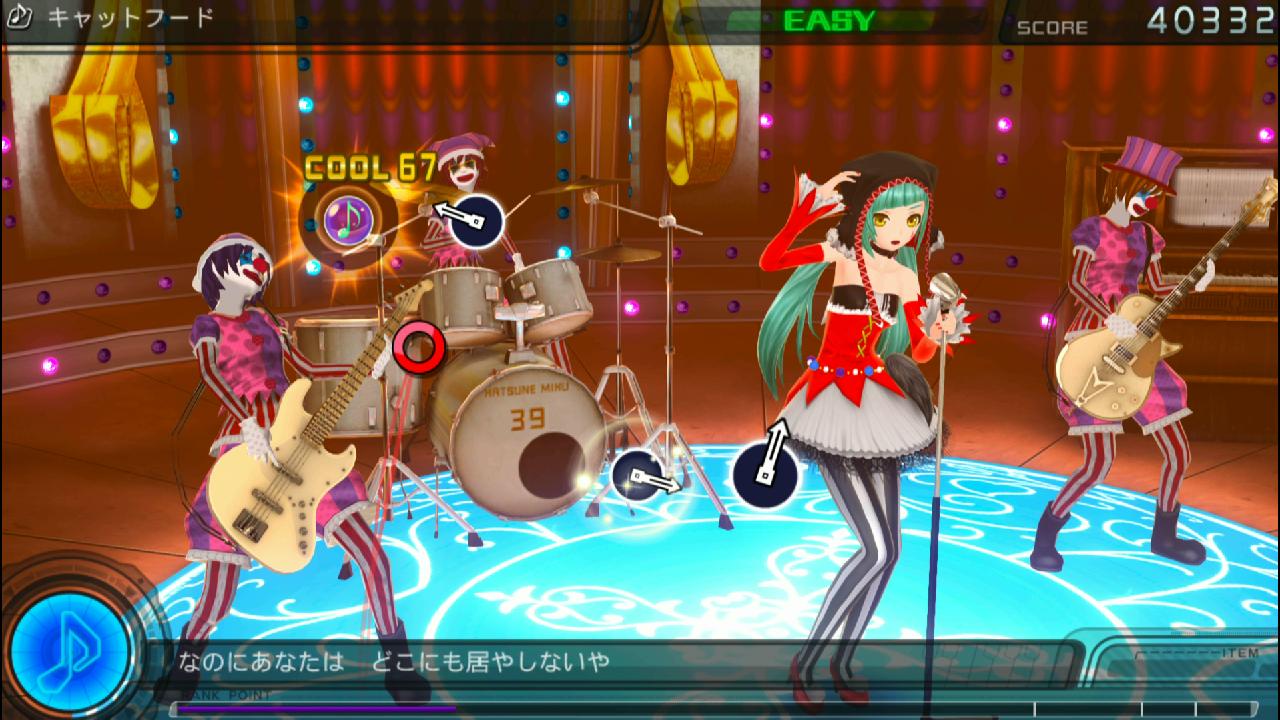Click the left-pointing arrow note
The image size is (1280, 720).
476,219
